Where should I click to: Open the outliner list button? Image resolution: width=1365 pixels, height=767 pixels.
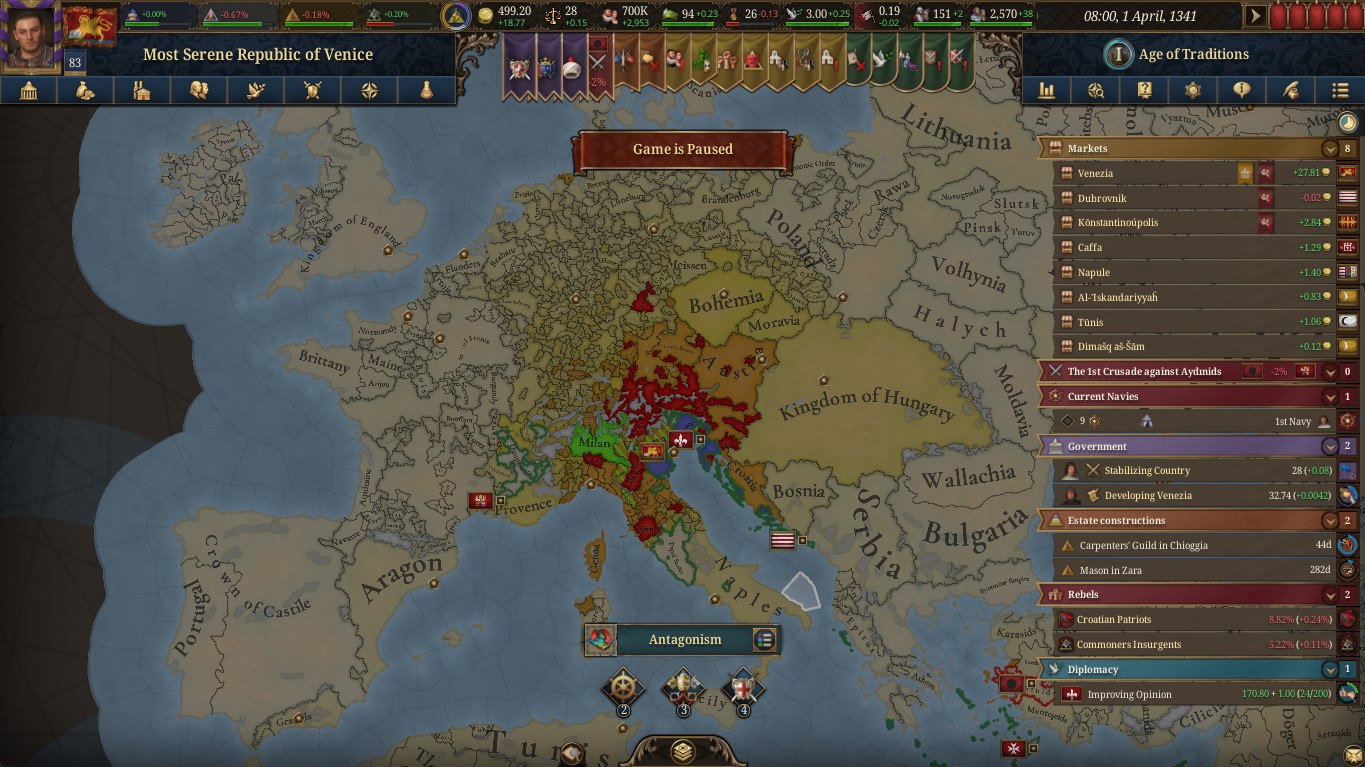[1340, 91]
